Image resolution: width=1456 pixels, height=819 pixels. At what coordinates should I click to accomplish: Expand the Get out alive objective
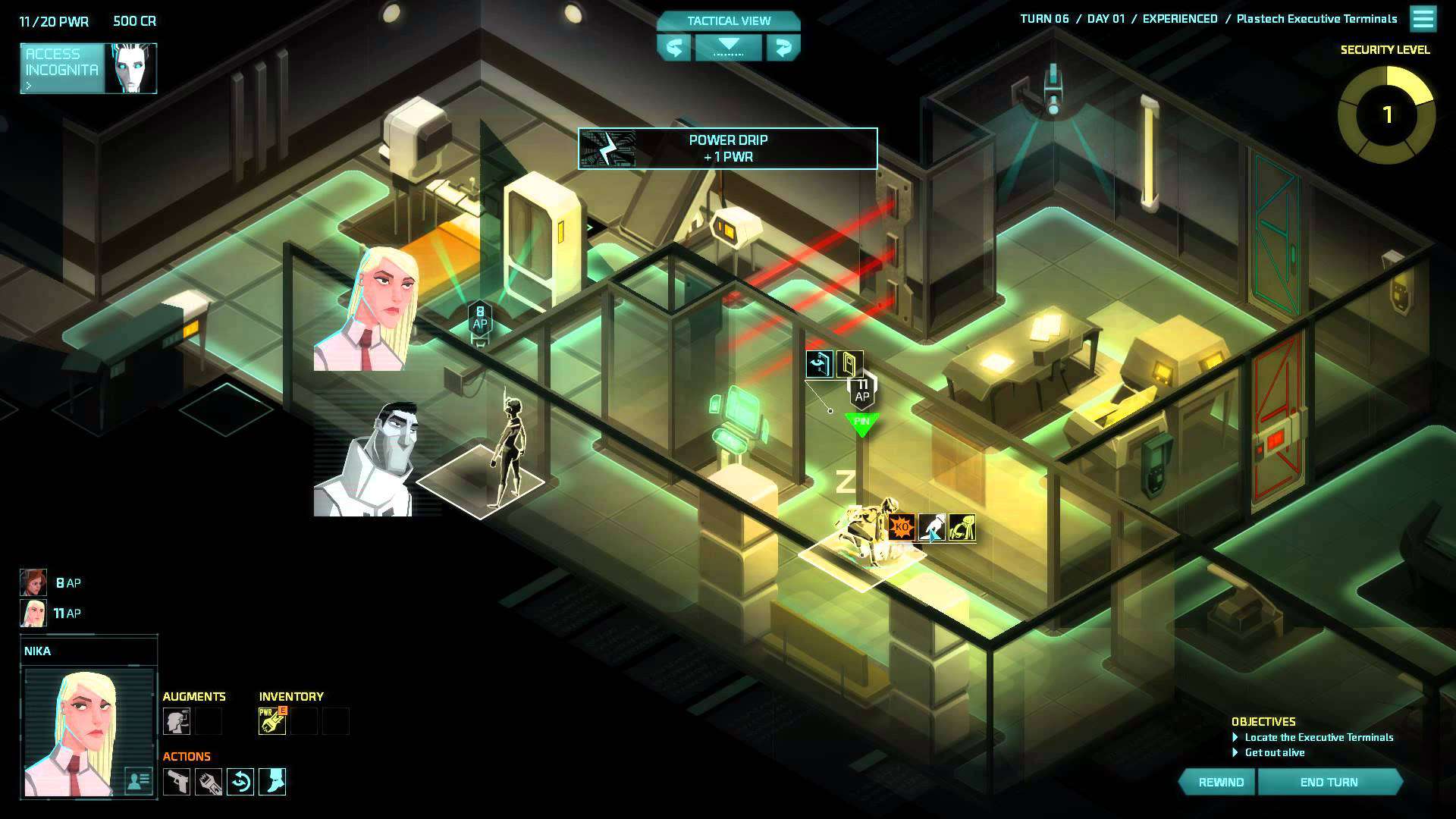[1276, 752]
